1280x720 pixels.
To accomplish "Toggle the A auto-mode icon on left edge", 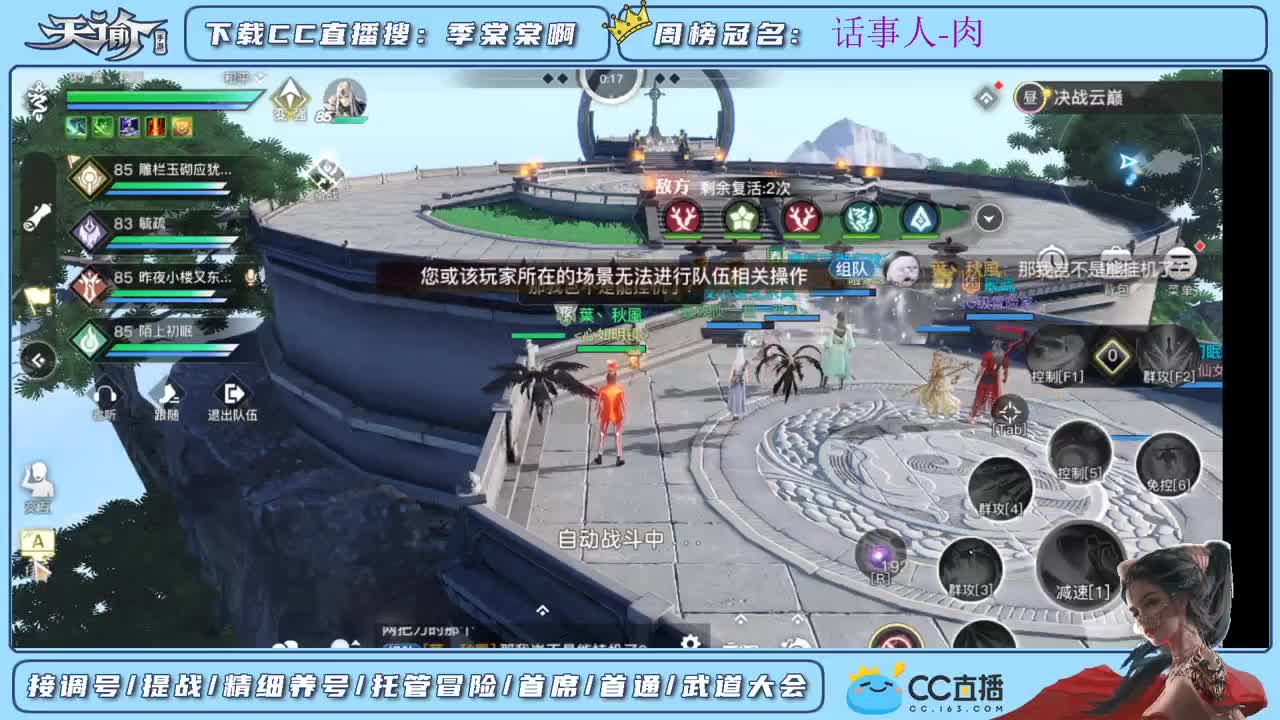I will pyautogui.click(x=37, y=540).
